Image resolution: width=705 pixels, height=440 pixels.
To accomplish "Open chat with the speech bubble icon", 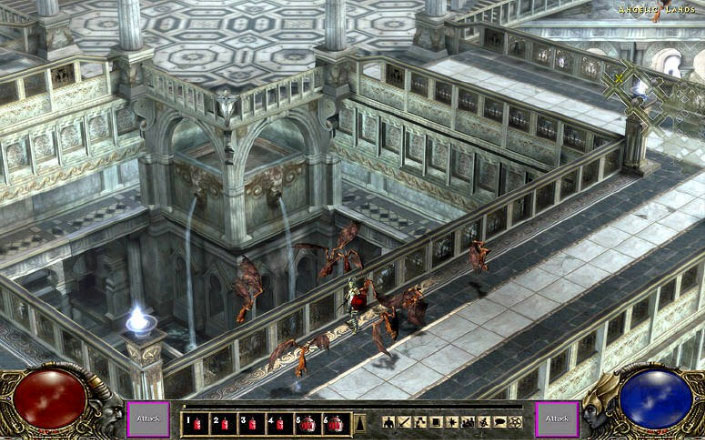I will (499, 422).
